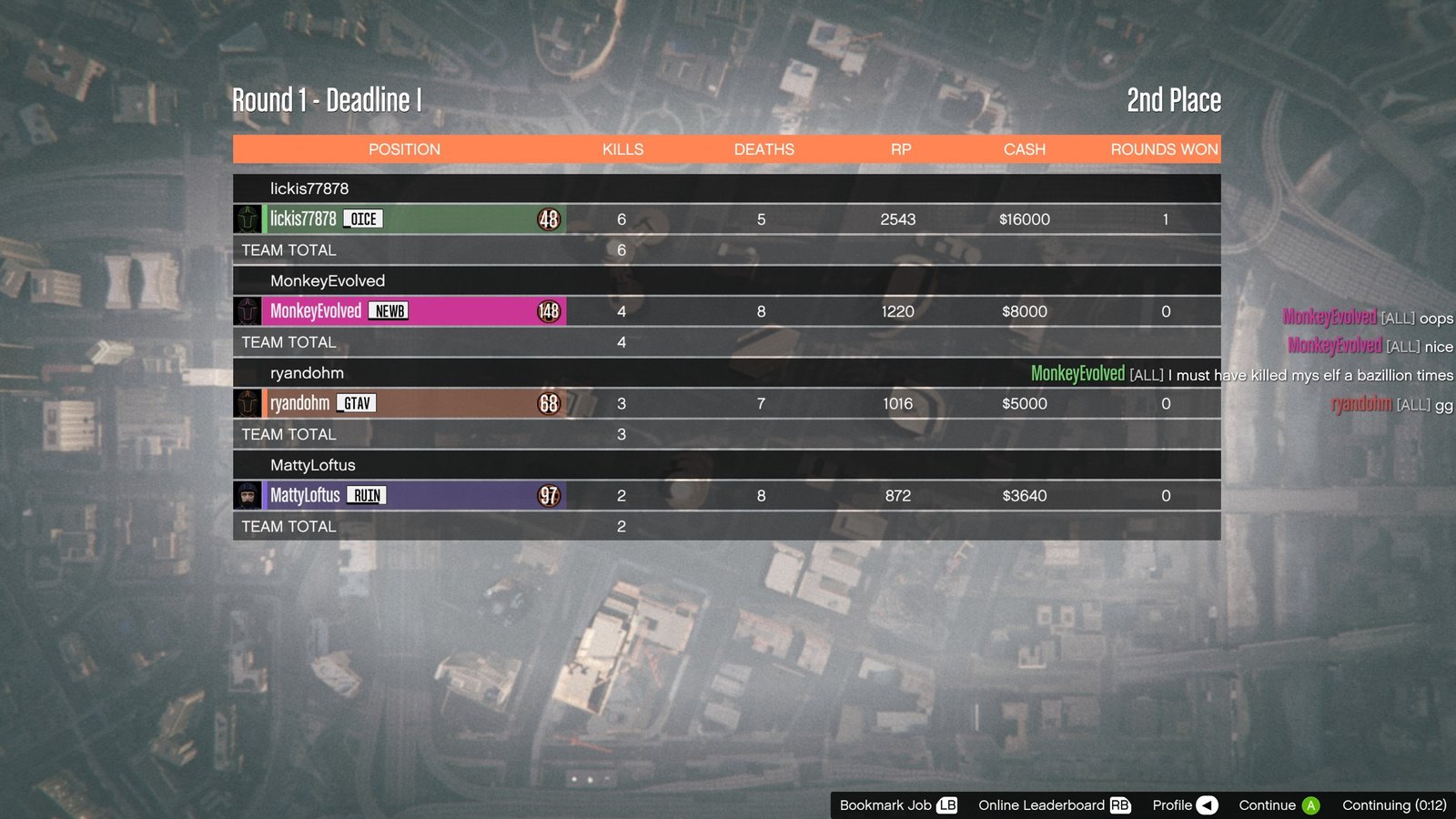The width and height of the screenshot is (1456, 819).
Task: Click the OICE crew tag
Action: 363,219
